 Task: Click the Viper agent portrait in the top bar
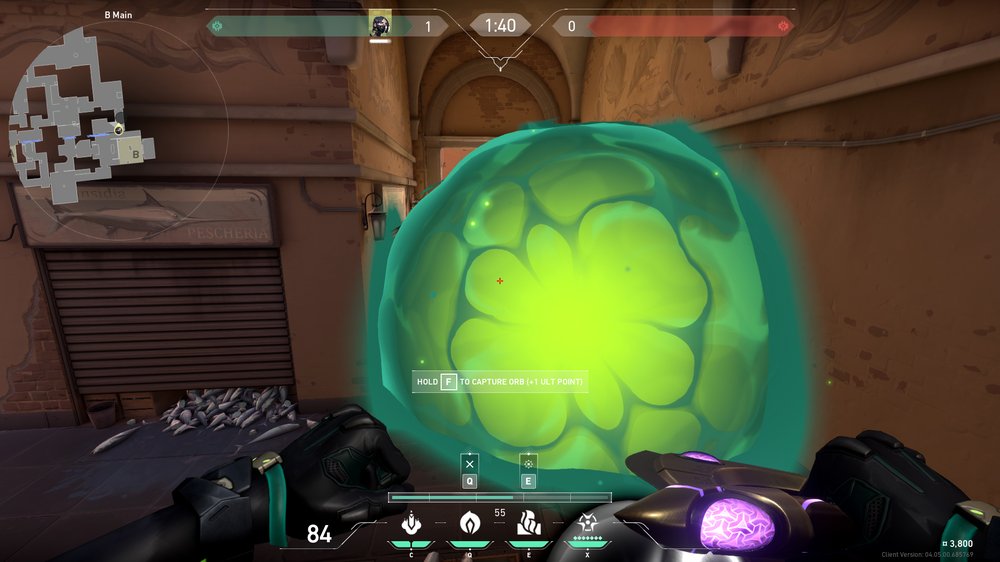point(380,24)
